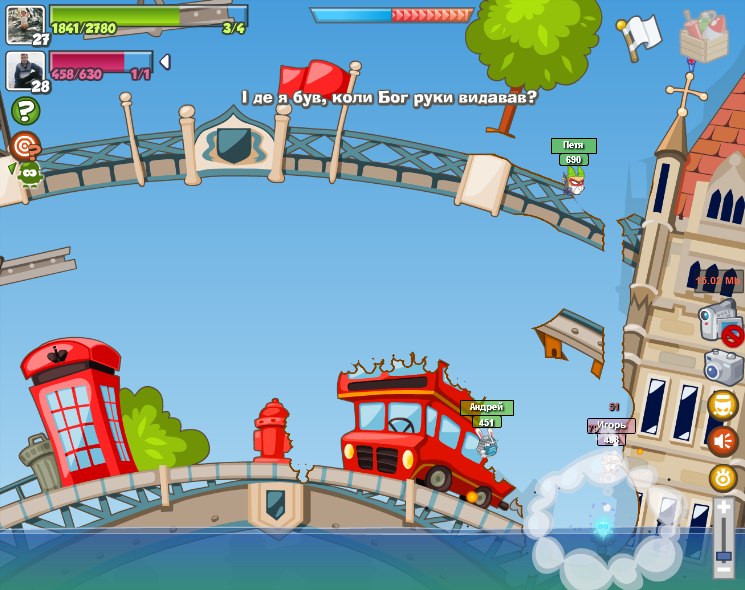This screenshot has height=590, width=745.
Task: Select the level 27 player avatar
Action: pyautogui.click(x=25, y=24)
